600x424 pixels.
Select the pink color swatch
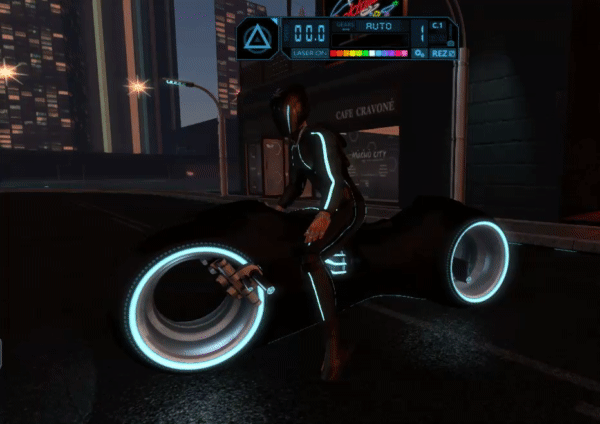tap(404, 53)
